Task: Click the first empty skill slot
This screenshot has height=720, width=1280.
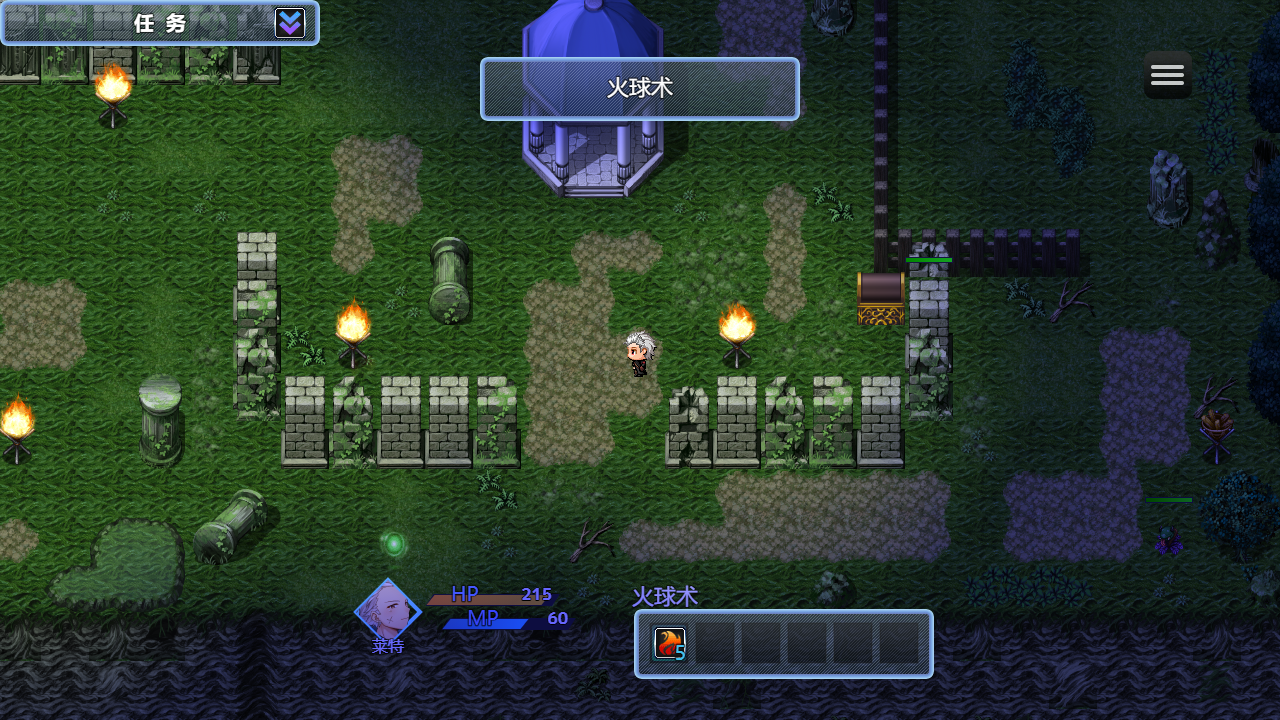Action: [714, 644]
